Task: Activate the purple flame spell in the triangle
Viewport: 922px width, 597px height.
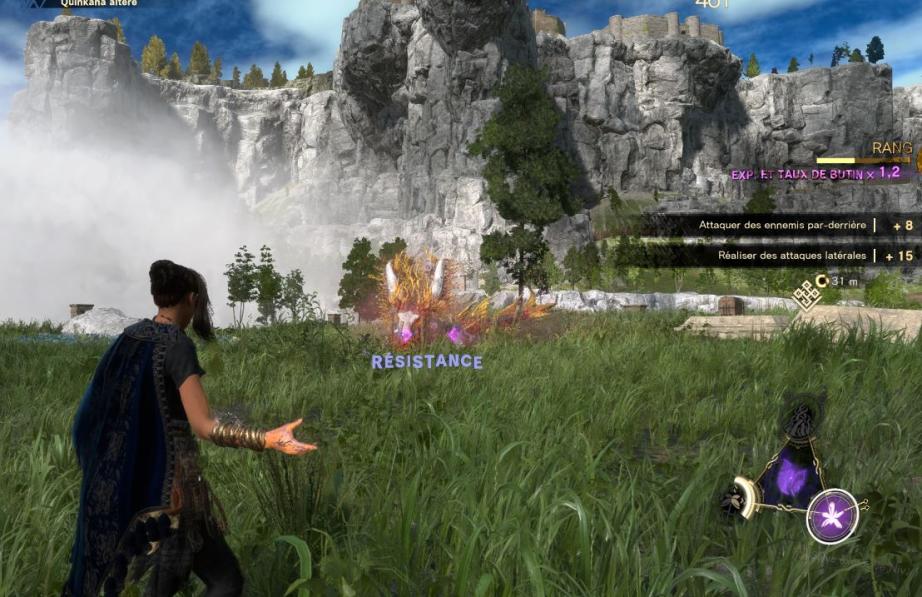Action: point(792,479)
